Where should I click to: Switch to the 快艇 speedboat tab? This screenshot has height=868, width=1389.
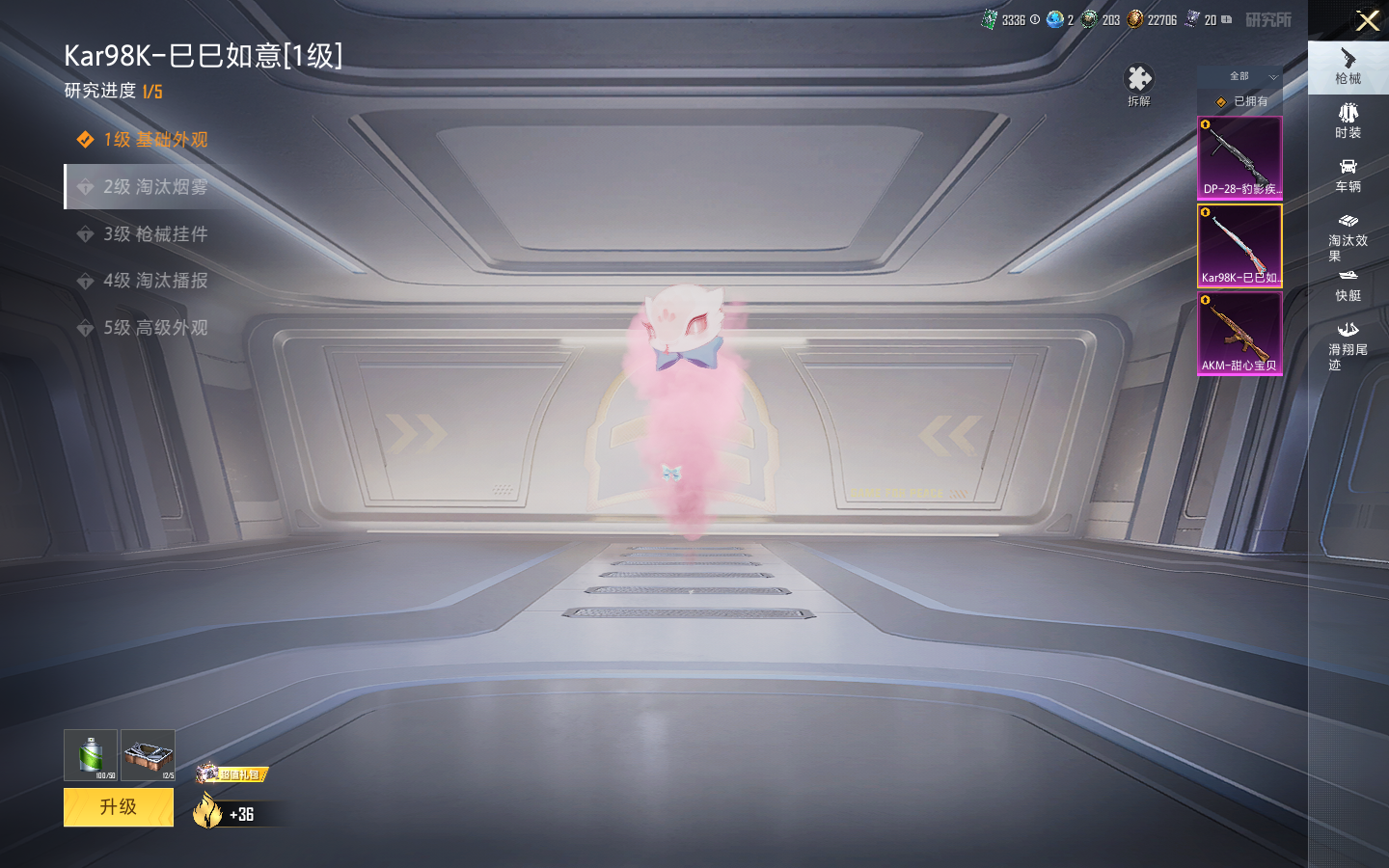1348,285
